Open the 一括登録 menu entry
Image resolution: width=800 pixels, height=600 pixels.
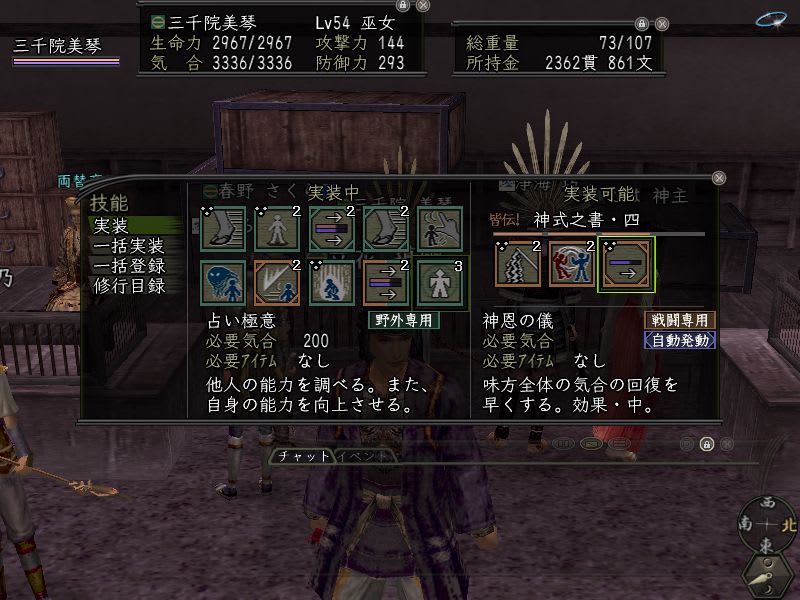pos(127,265)
